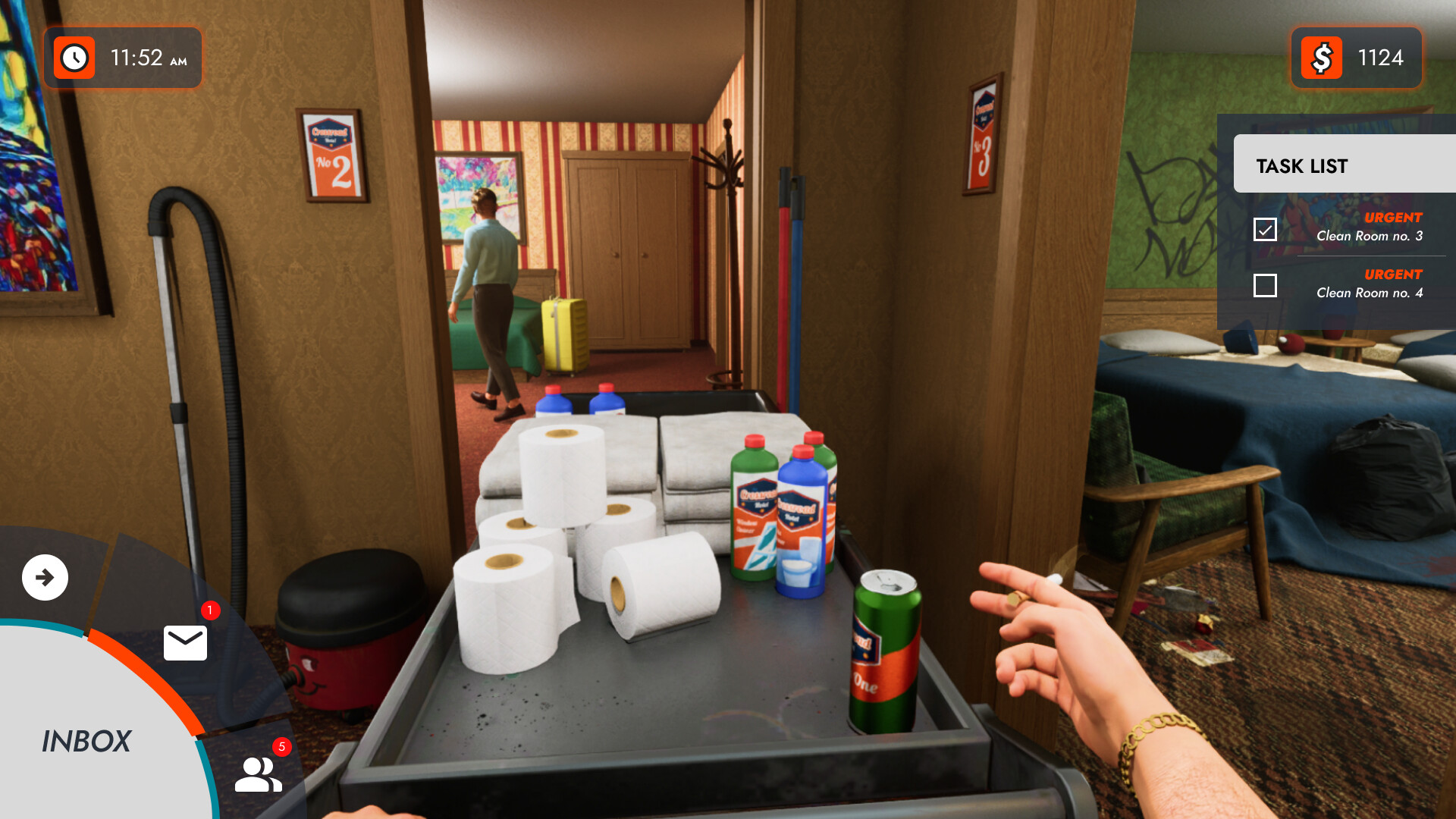1456x819 pixels.
Task: Toggle the empty checkbox under the task divider
Action: tap(1265, 285)
